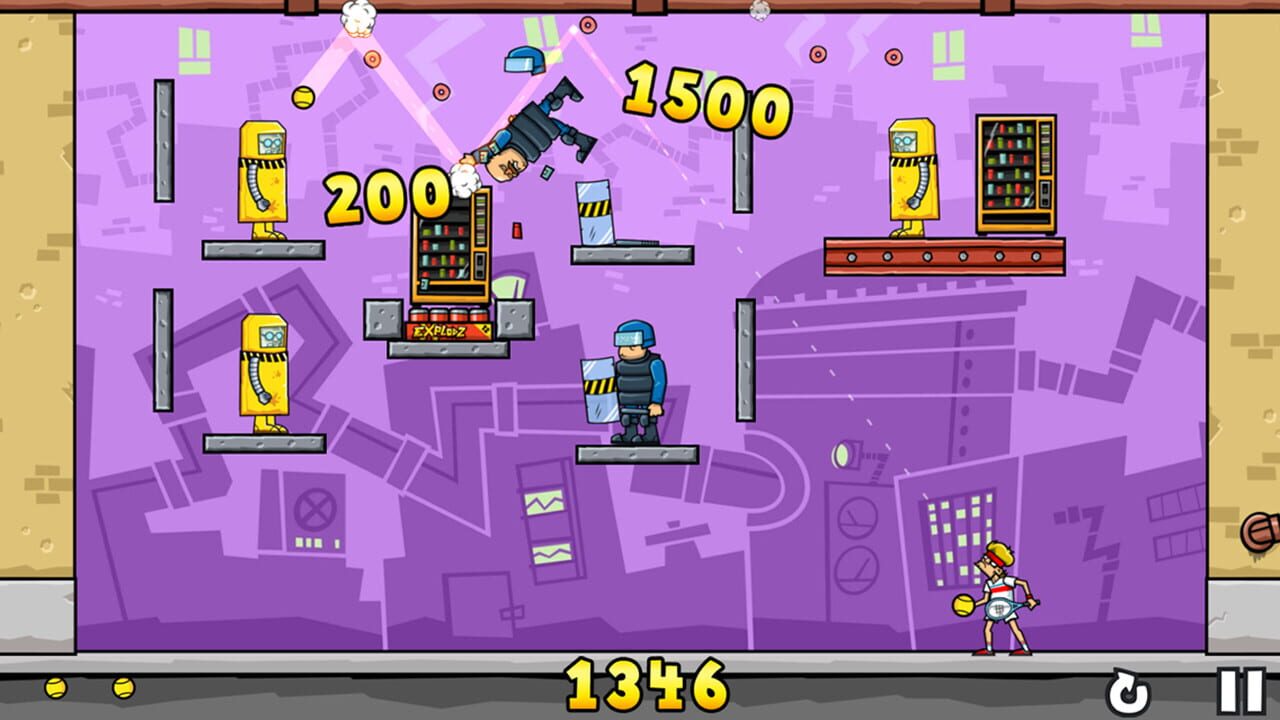Click the 200 points popup

[x=388, y=194]
